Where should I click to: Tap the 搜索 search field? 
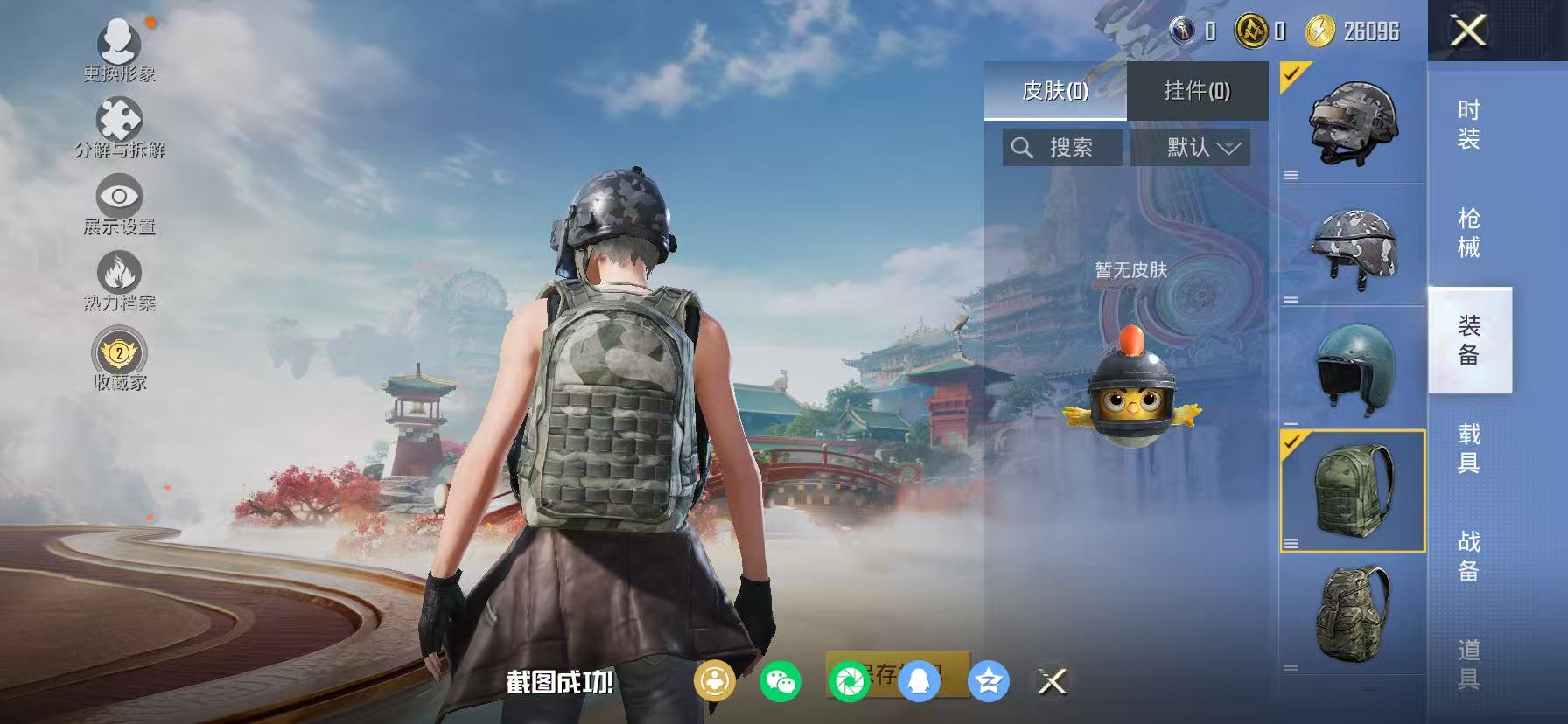1061,147
